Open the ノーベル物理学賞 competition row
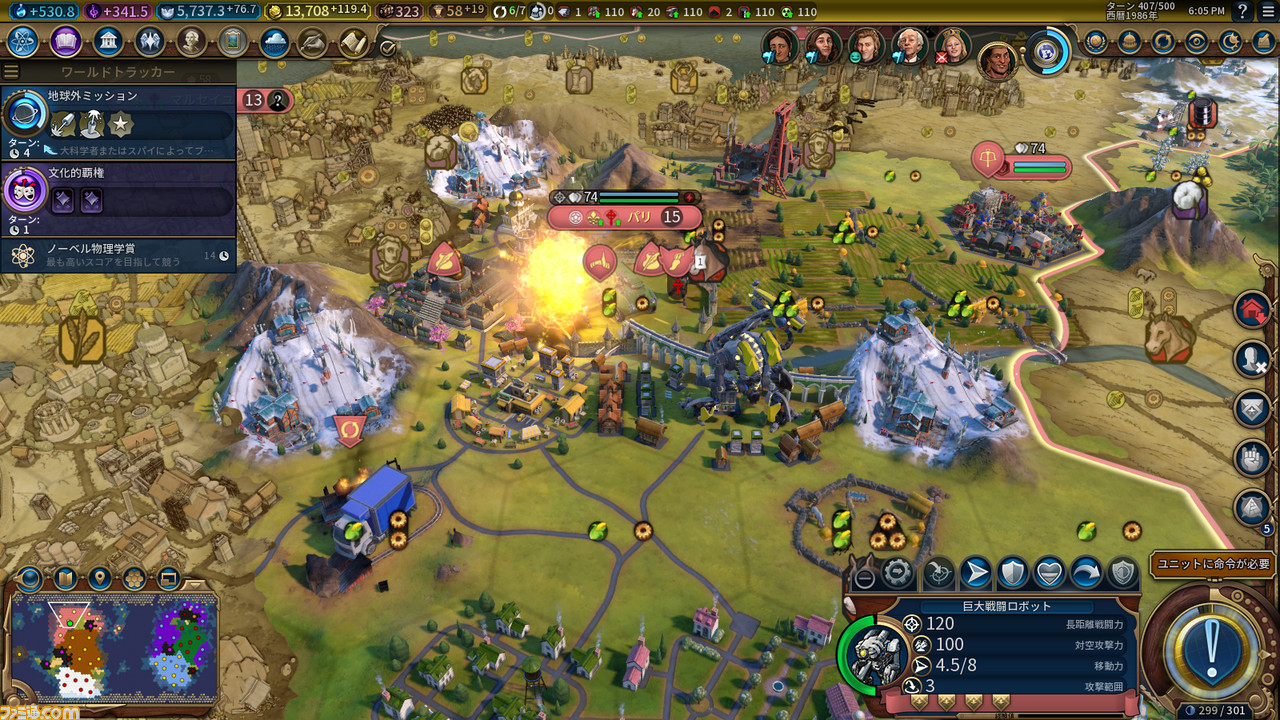 pos(118,255)
